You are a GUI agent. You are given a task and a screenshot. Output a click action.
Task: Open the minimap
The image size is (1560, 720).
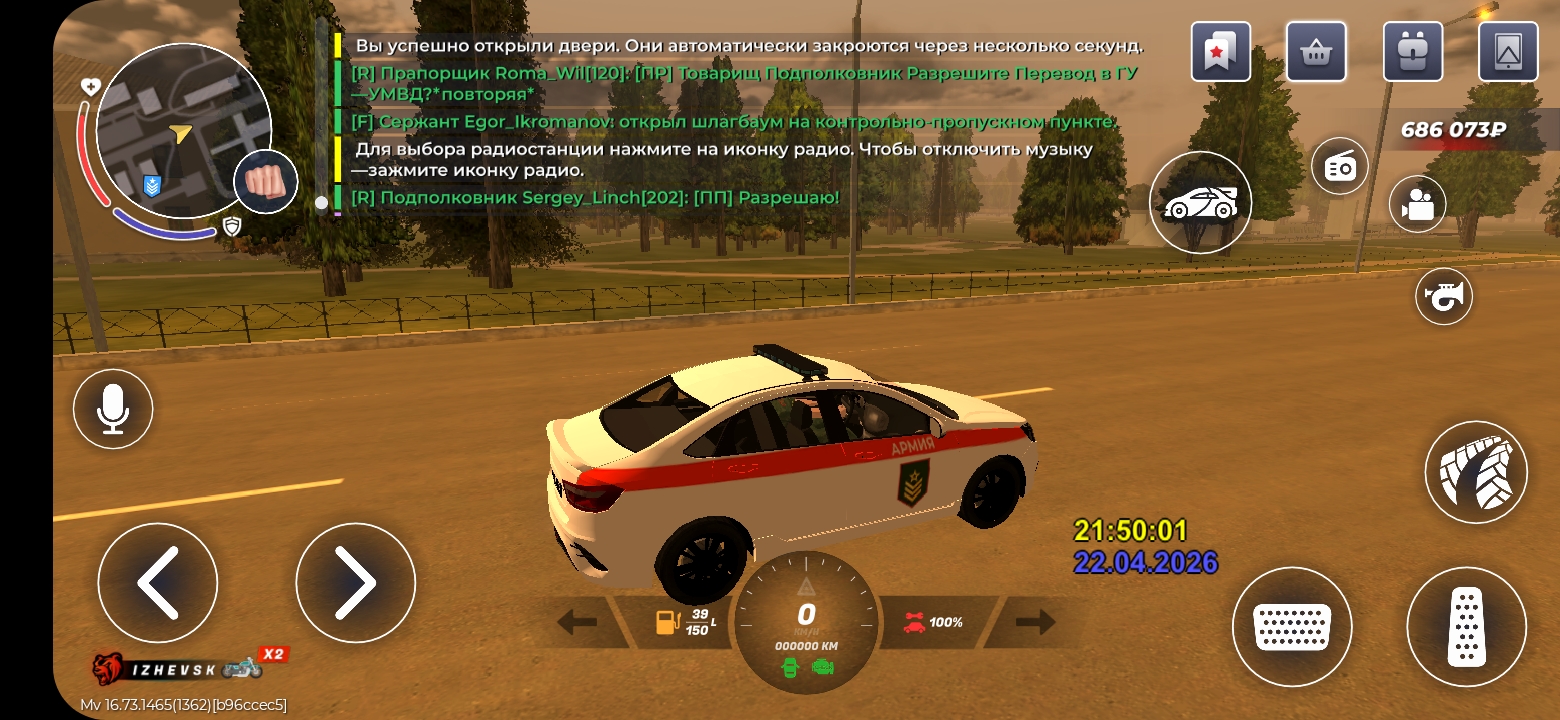click(182, 130)
